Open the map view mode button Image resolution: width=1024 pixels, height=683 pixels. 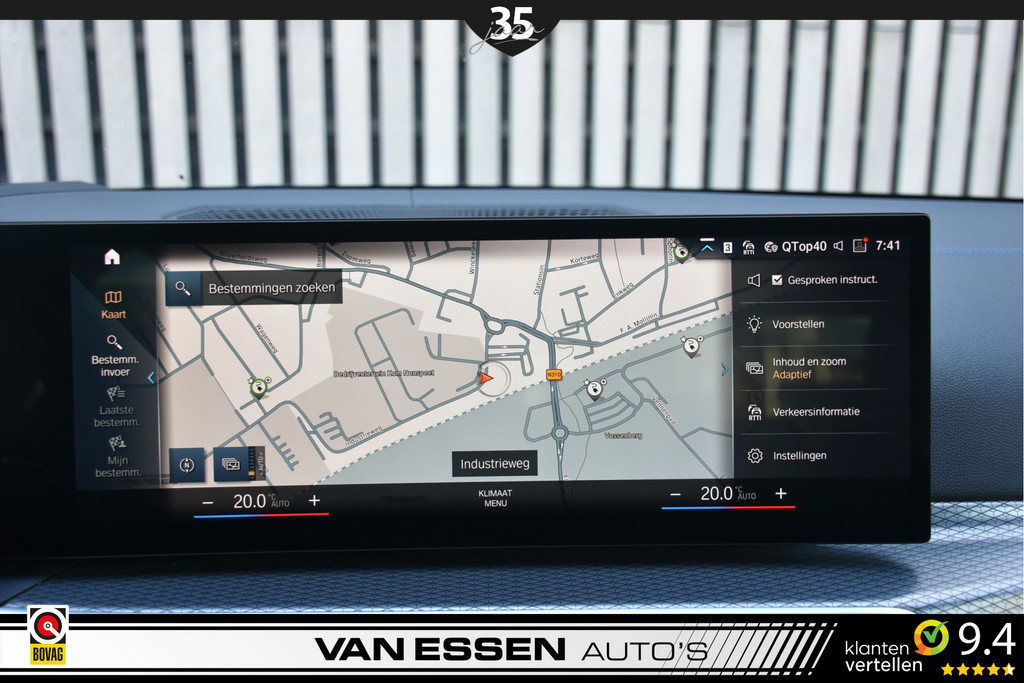pyautogui.click(x=231, y=464)
